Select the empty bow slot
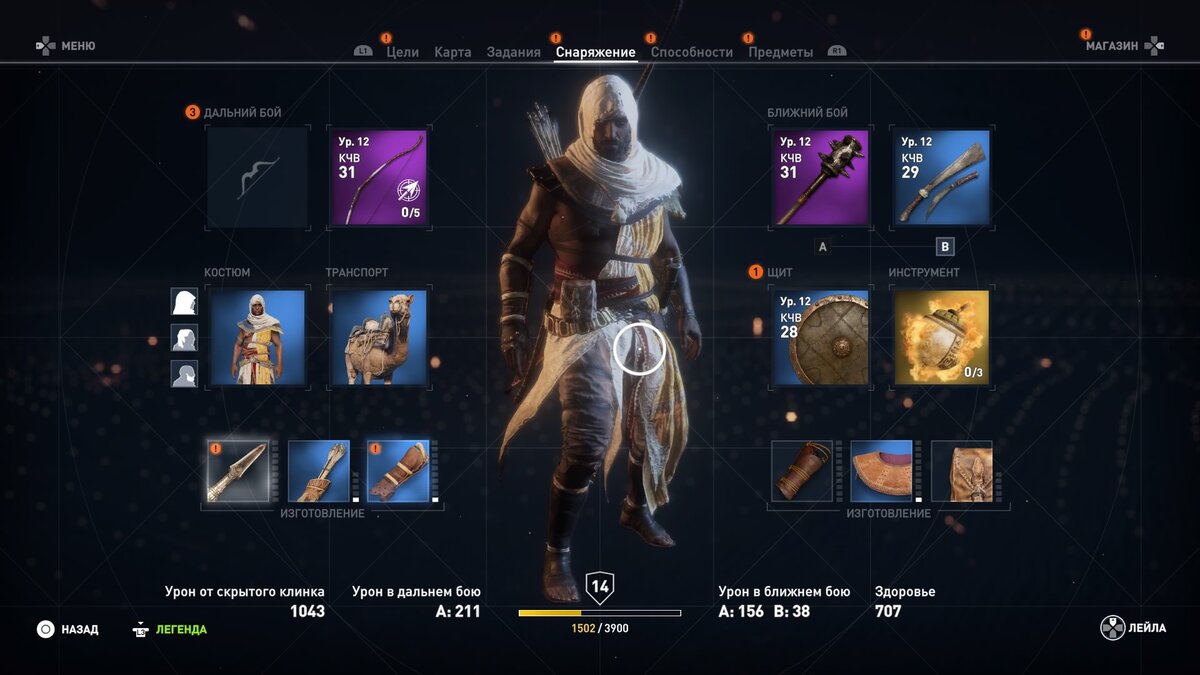The image size is (1200, 675). 258,177
